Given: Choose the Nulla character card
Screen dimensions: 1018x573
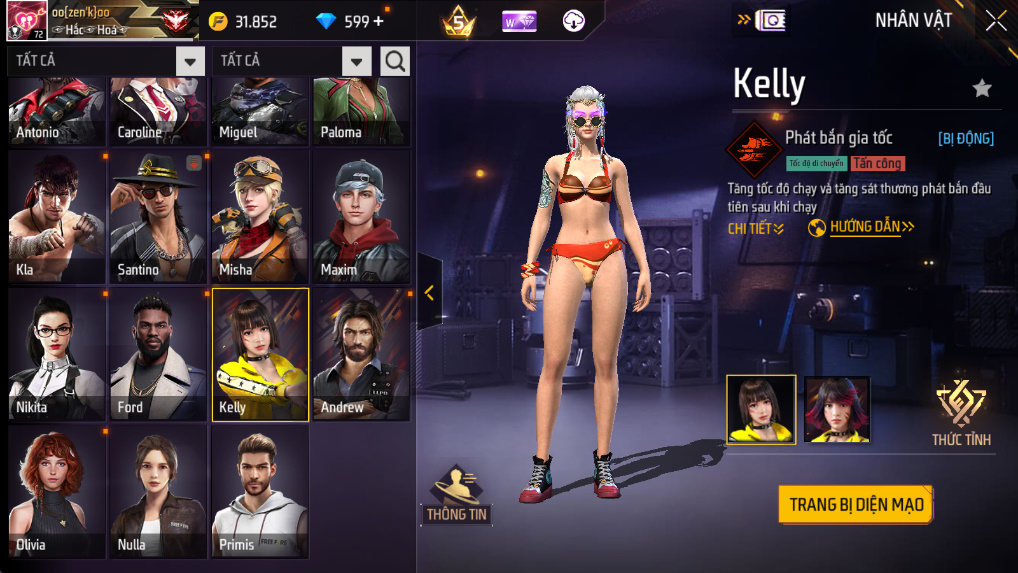Looking at the screenshot, I should tap(159, 491).
